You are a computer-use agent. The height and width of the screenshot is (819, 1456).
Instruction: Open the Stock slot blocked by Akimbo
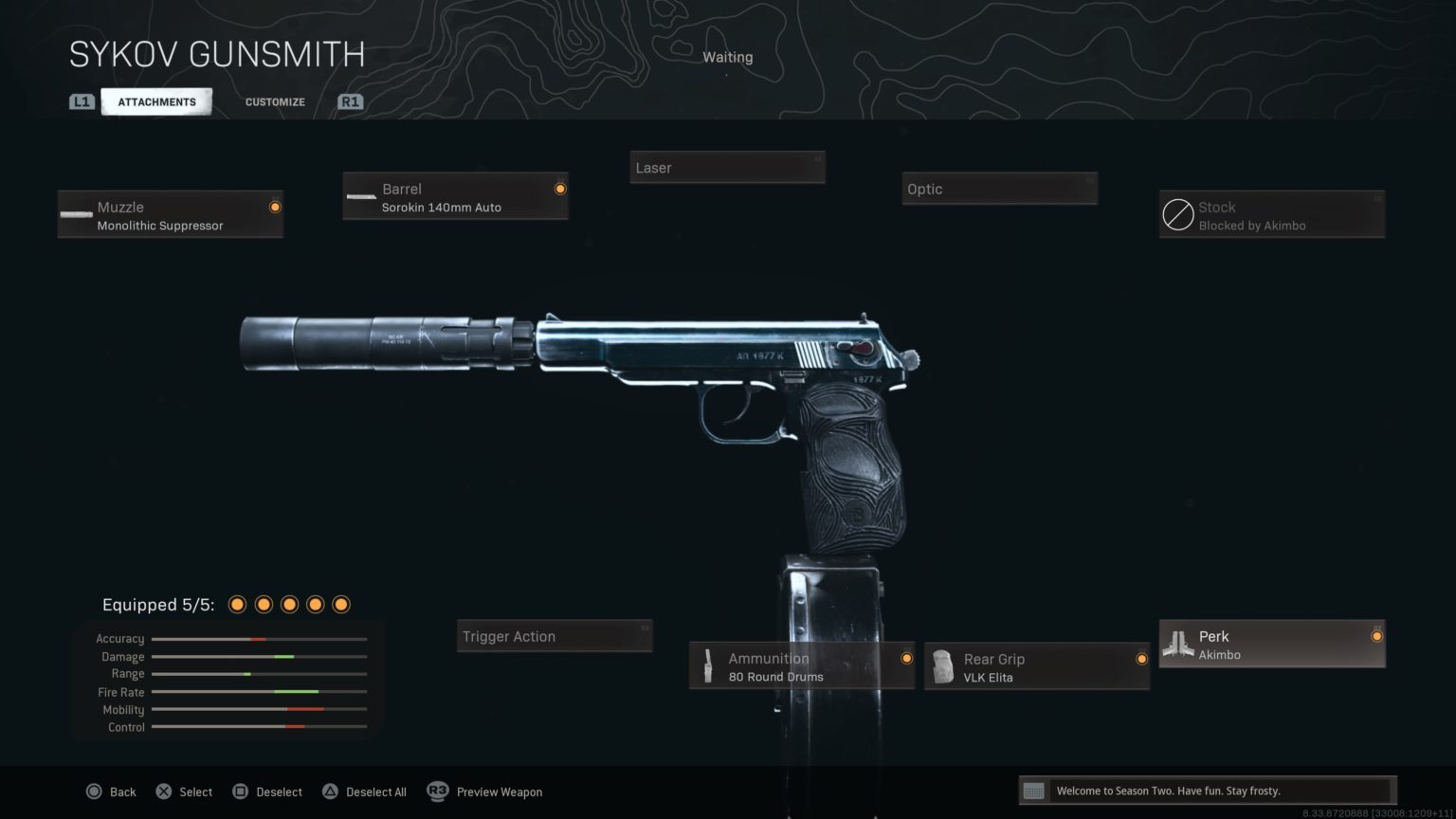pyautogui.click(x=1178, y=214)
